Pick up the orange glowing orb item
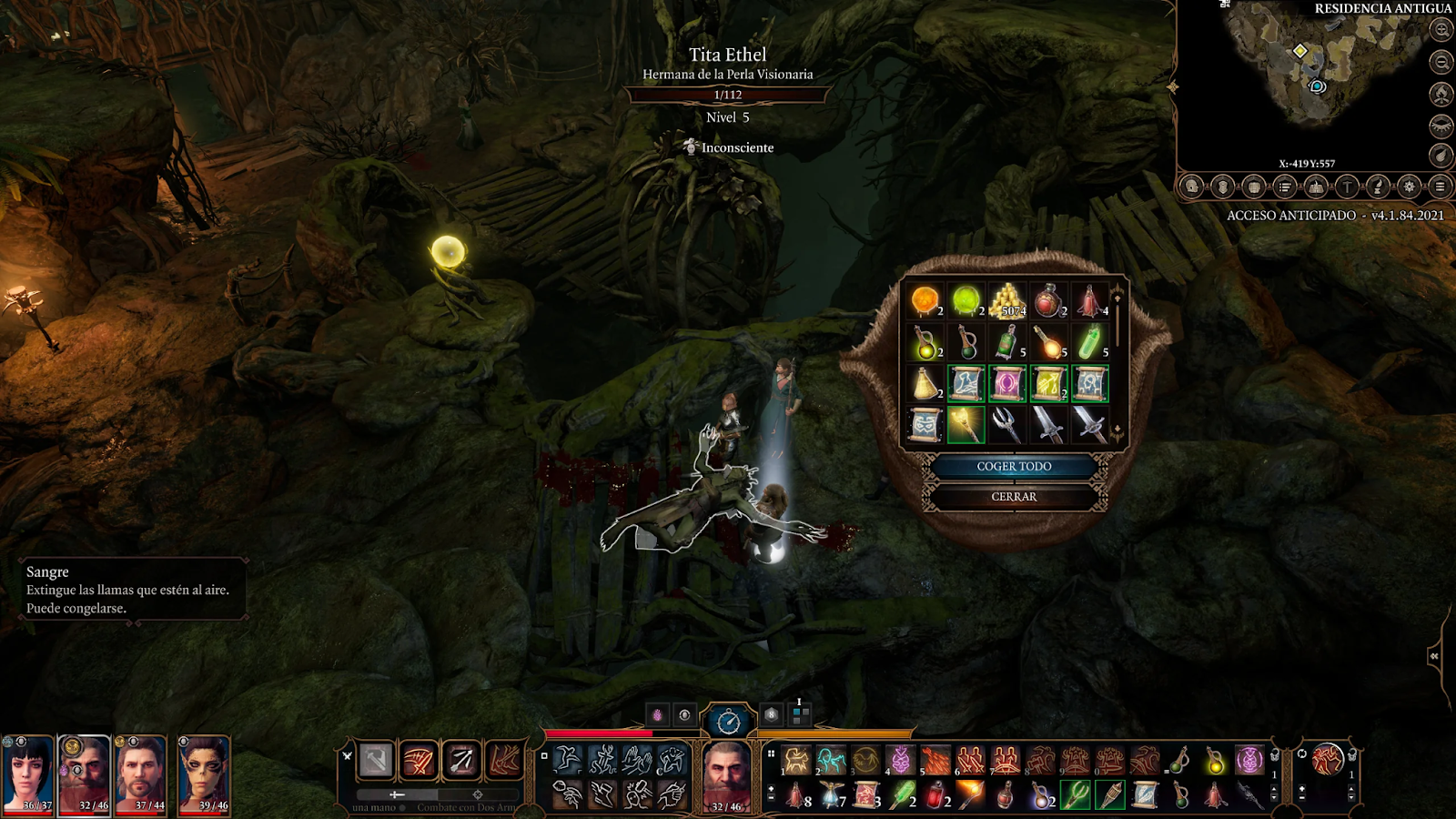 click(925, 300)
